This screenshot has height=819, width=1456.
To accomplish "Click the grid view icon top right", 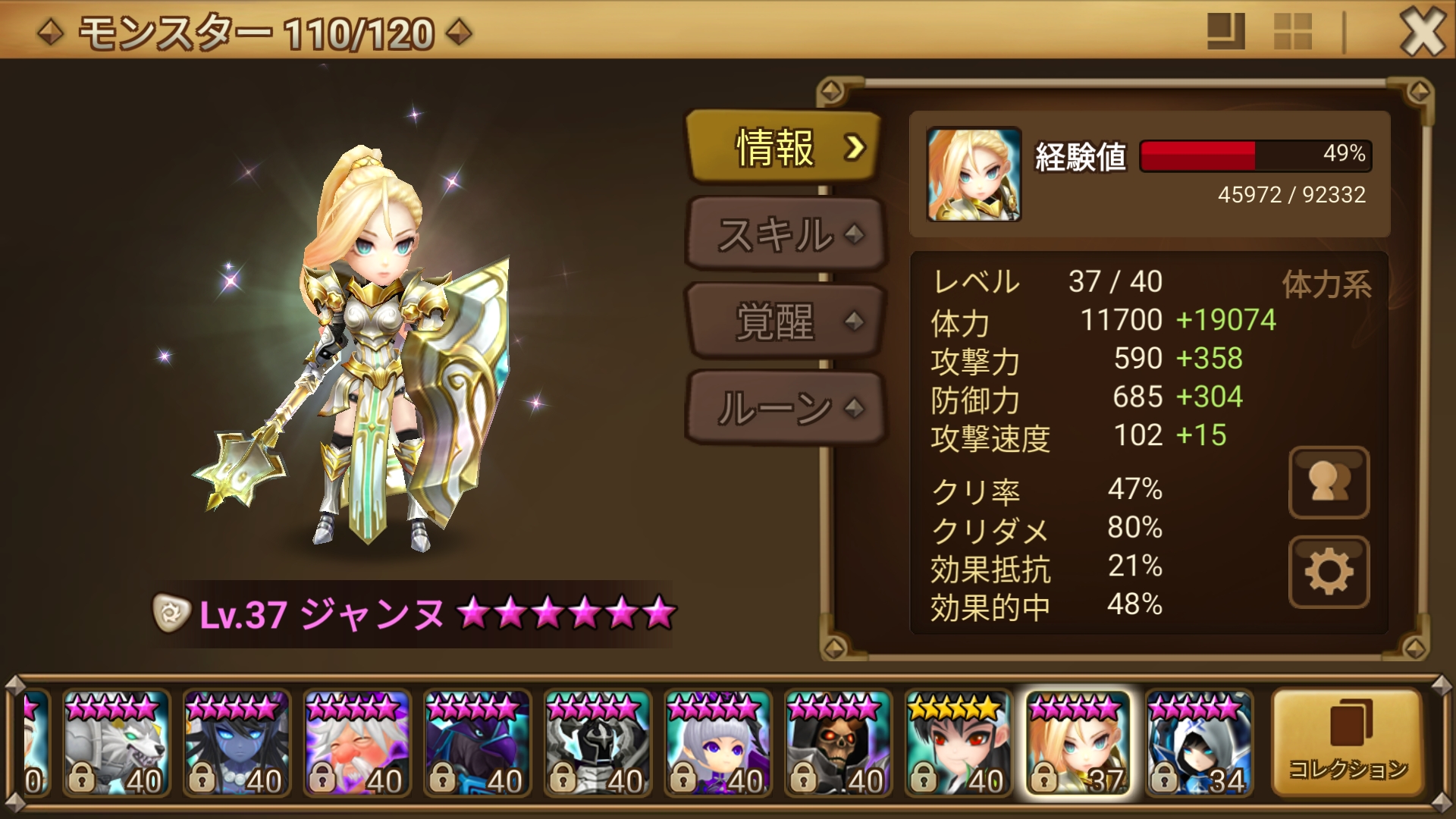I will click(x=1294, y=30).
